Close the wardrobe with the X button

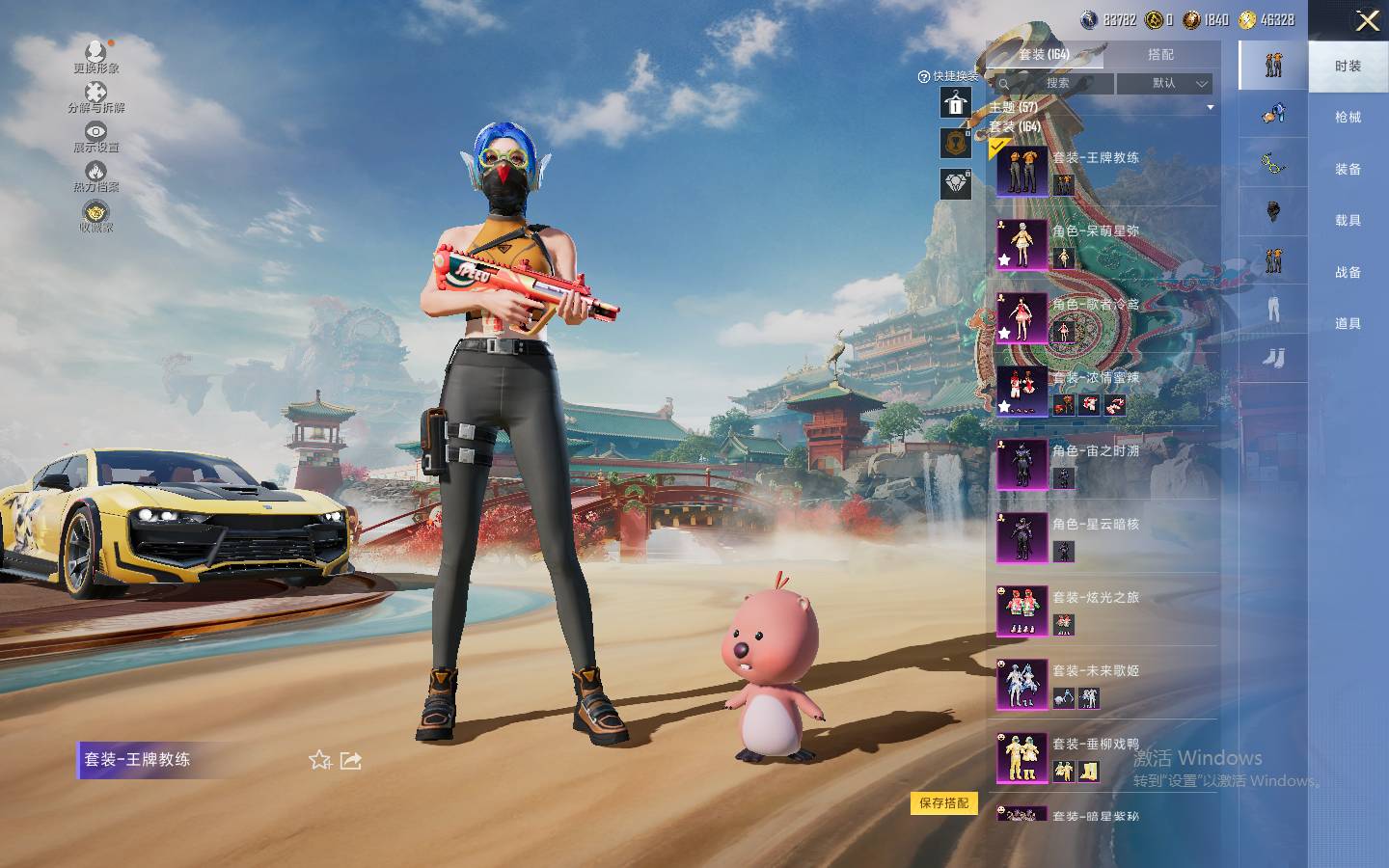pyautogui.click(x=1367, y=21)
